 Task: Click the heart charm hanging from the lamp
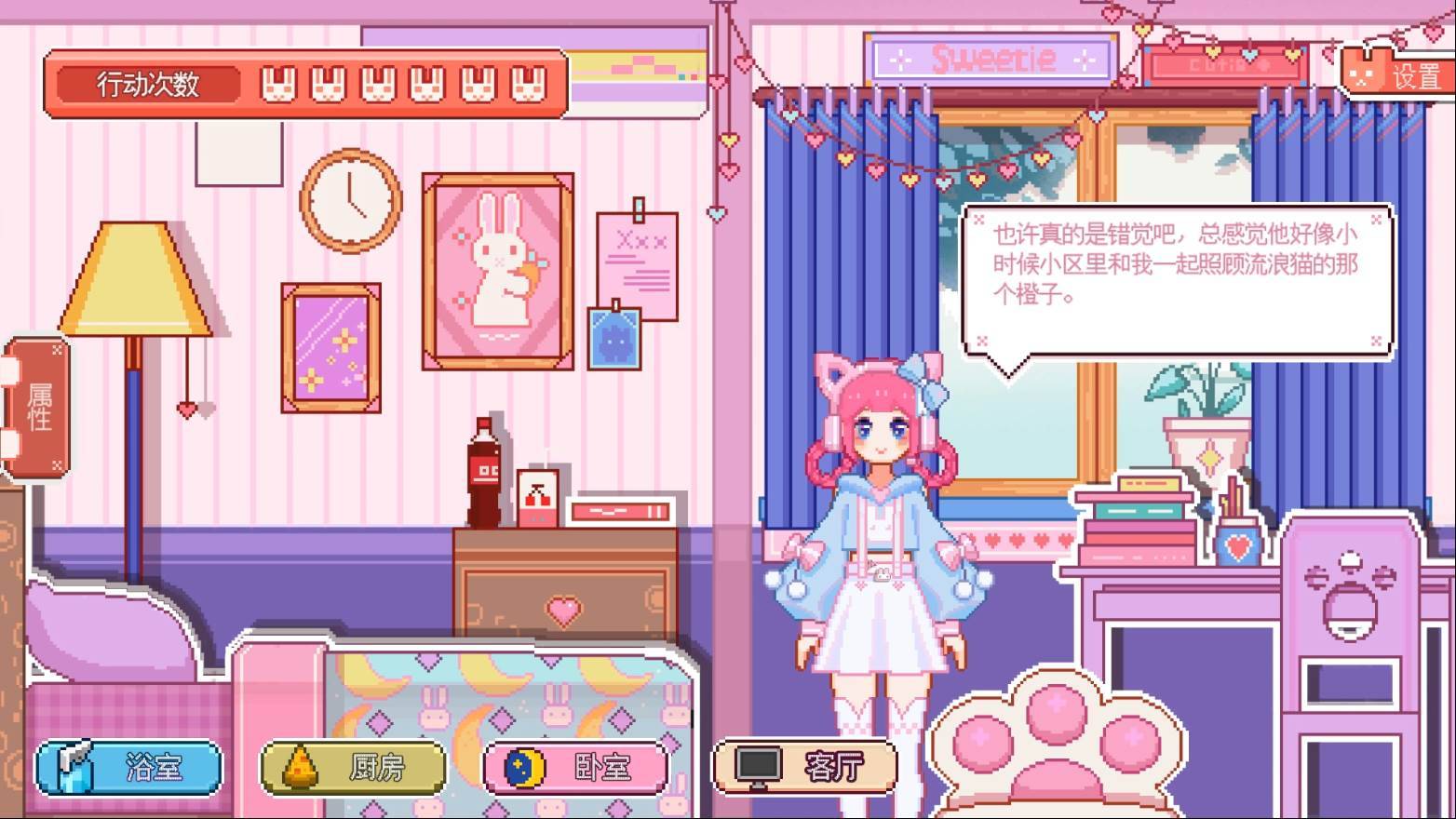tap(188, 407)
